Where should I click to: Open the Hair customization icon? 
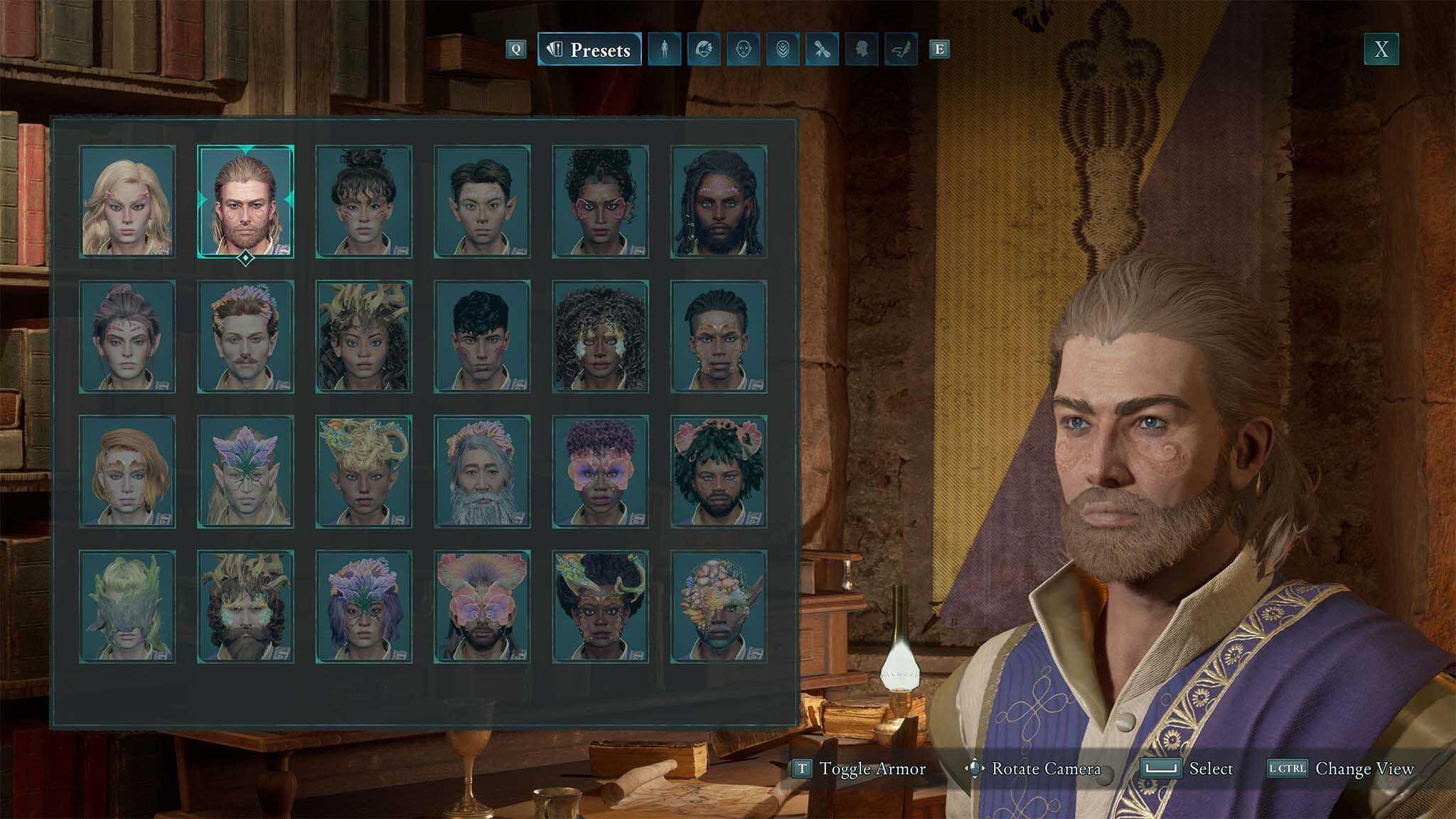pos(702,50)
